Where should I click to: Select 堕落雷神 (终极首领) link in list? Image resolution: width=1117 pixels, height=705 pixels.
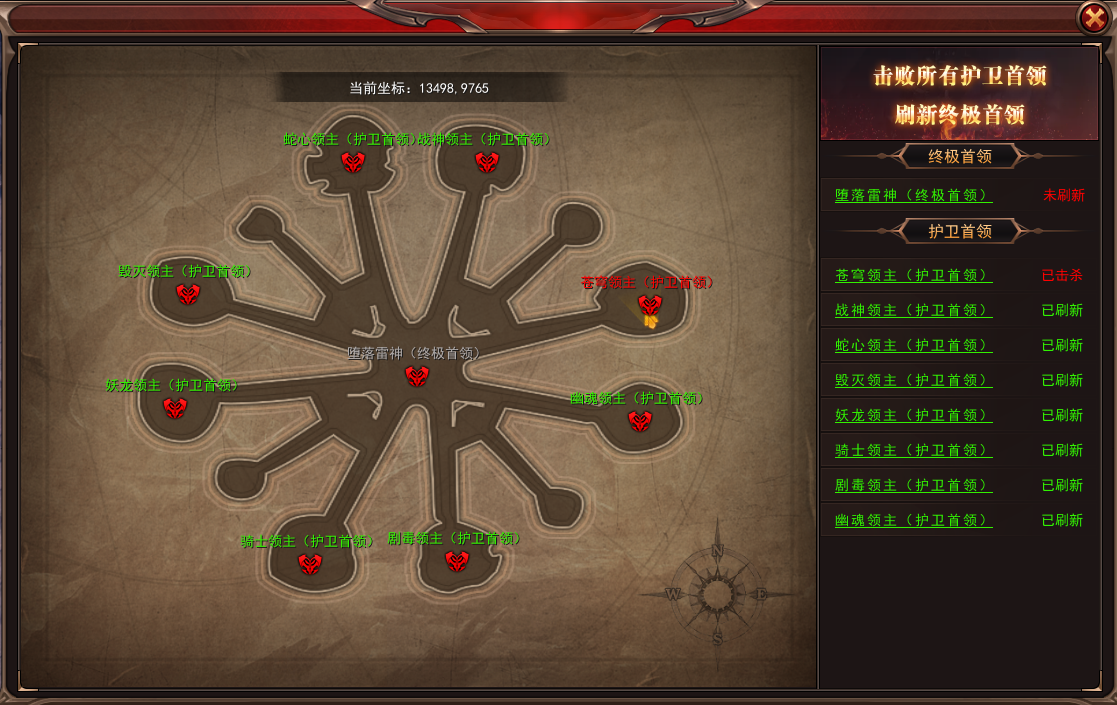[x=913, y=196]
